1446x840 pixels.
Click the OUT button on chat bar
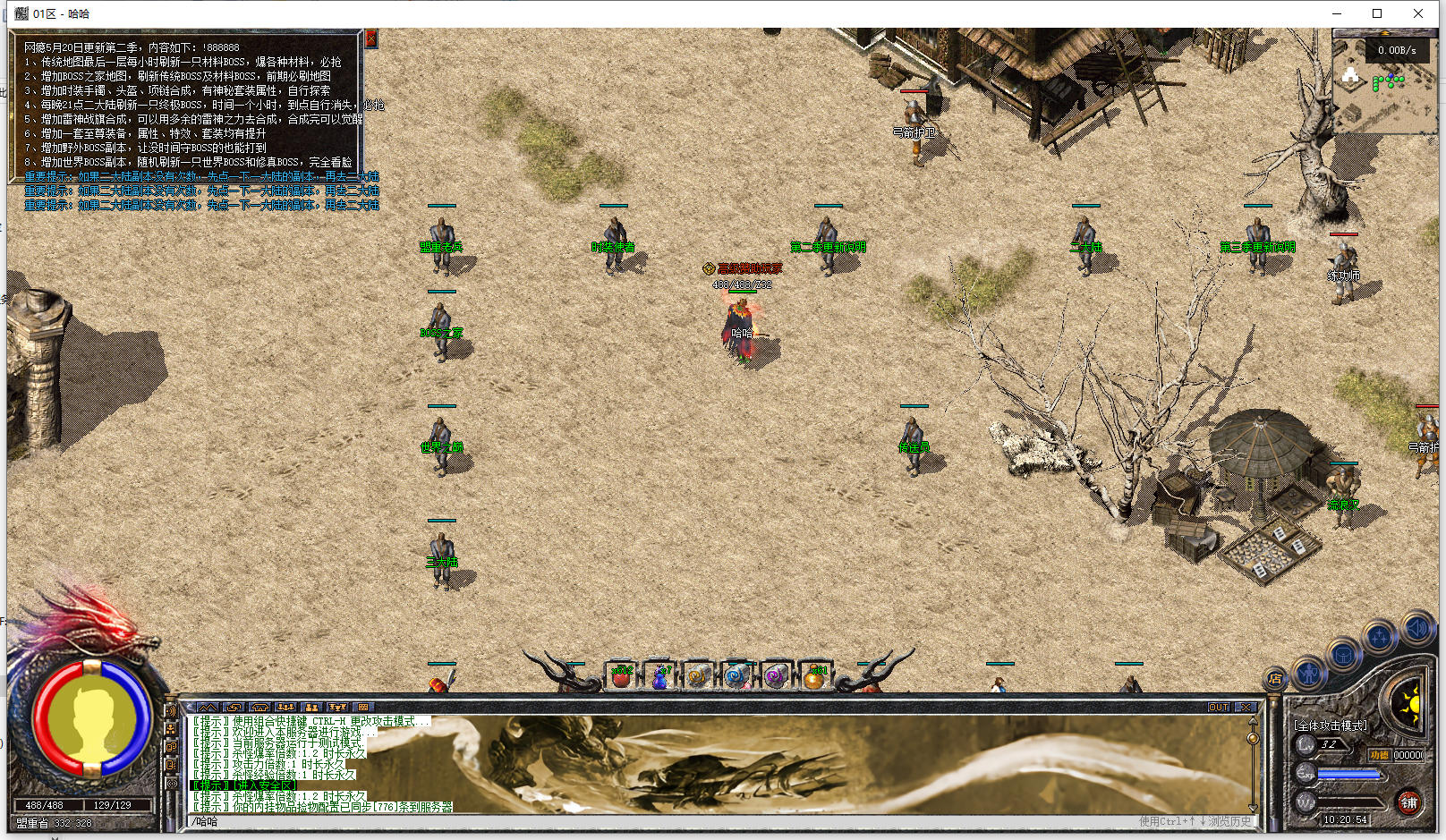(x=1219, y=707)
